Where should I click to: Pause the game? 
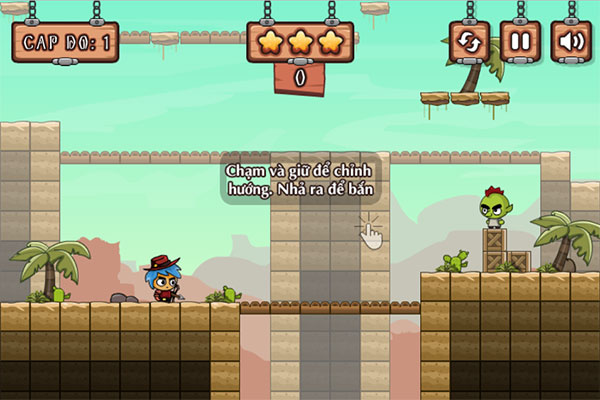tap(520, 43)
